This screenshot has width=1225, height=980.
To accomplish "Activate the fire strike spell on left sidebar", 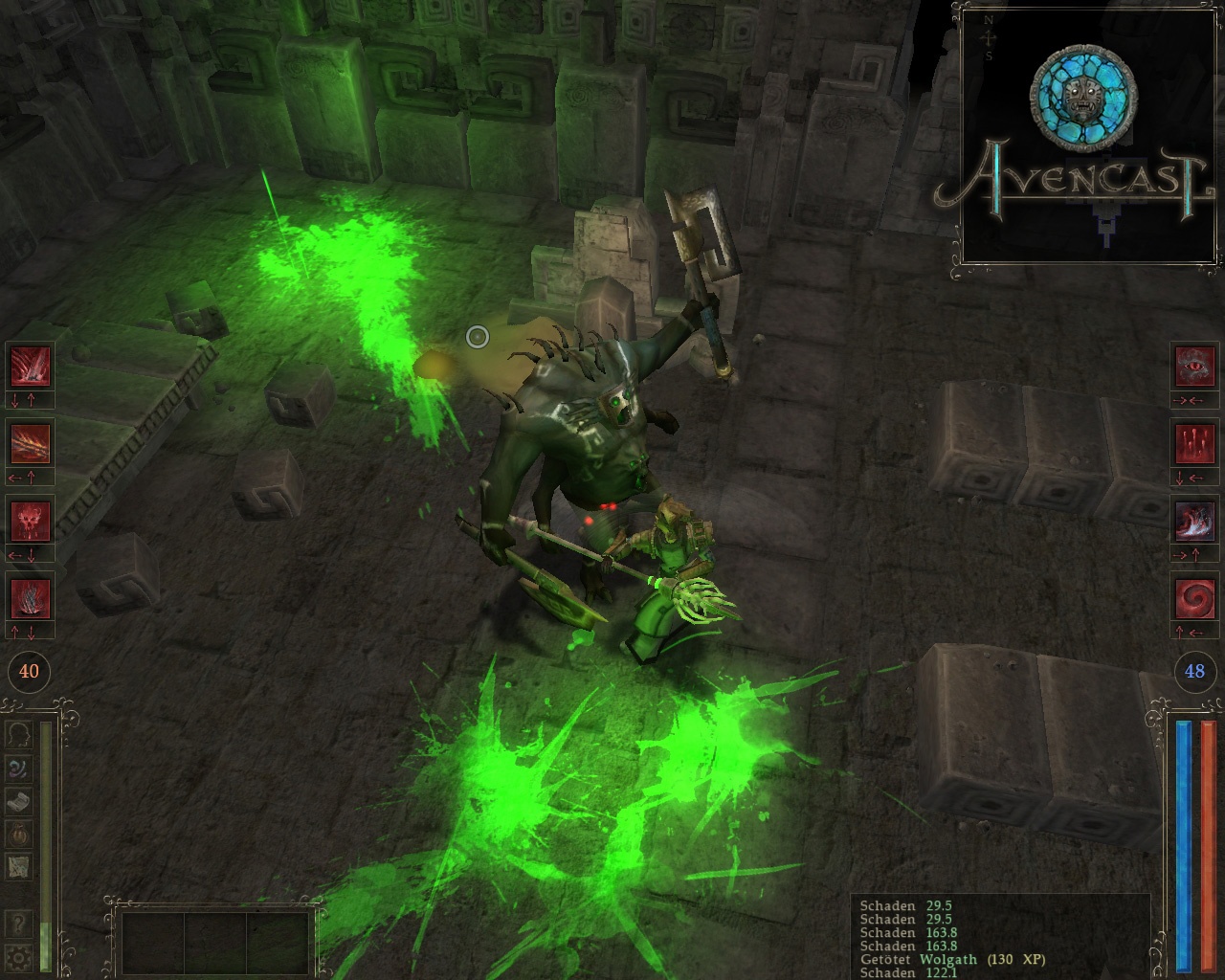I will [29, 445].
